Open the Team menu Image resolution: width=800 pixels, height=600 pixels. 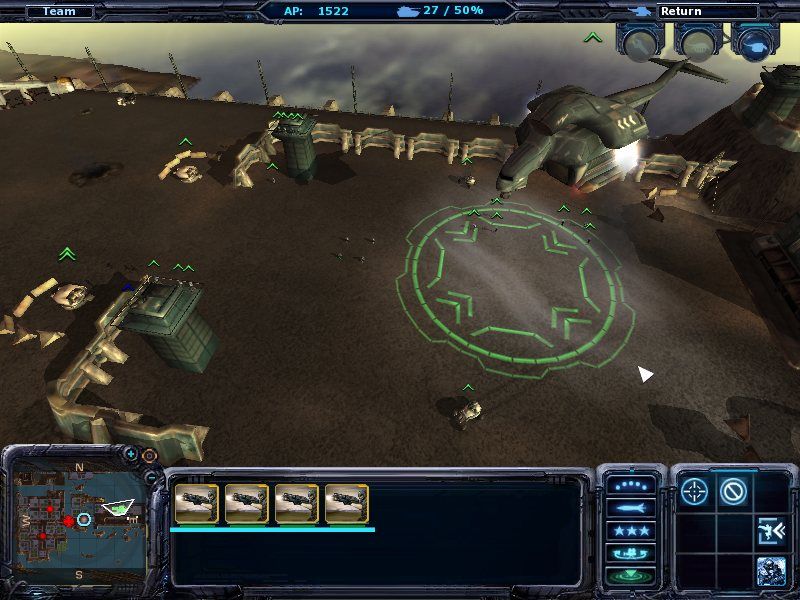click(59, 12)
